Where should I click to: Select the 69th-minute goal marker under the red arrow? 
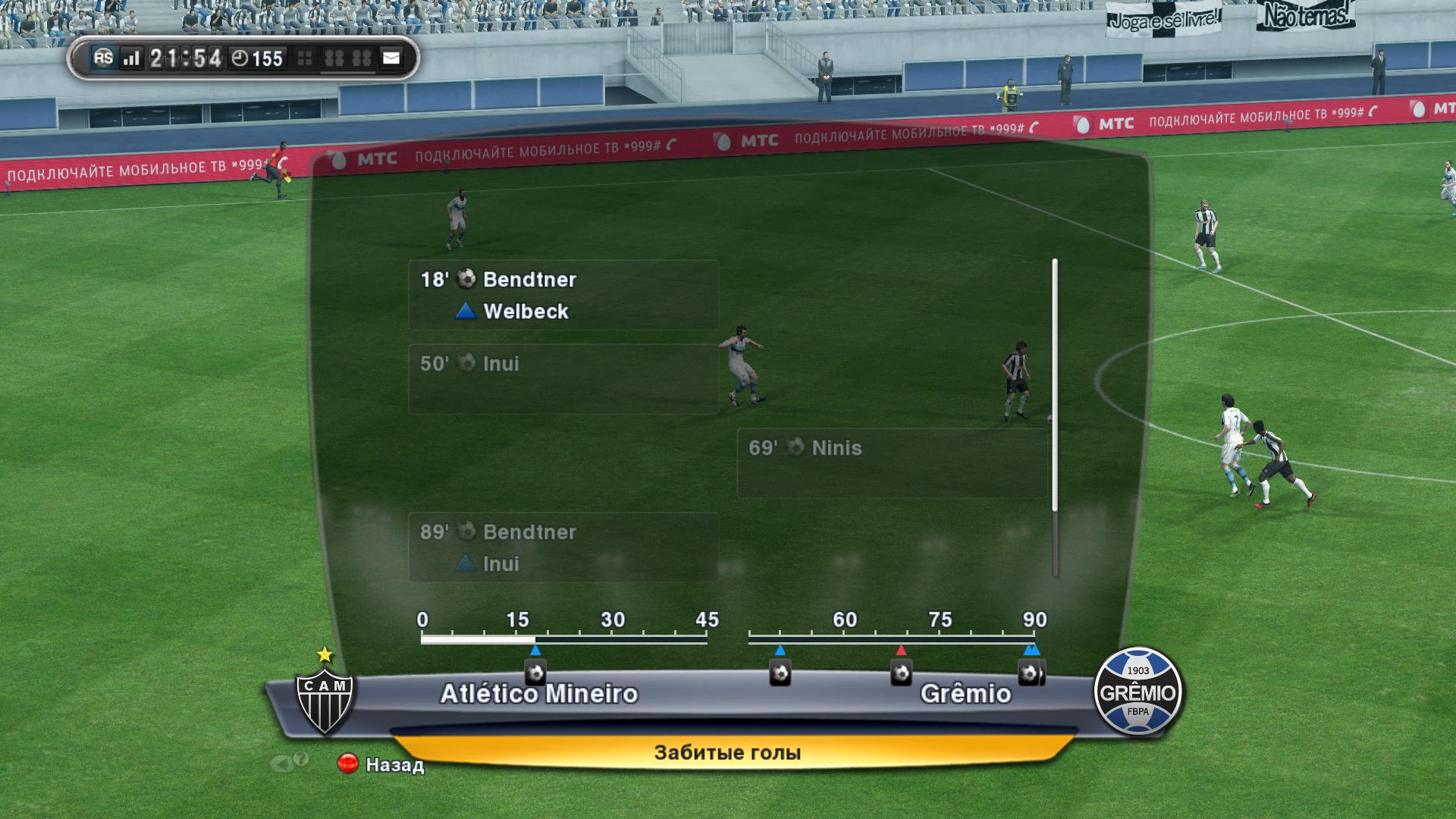pos(901,673)
